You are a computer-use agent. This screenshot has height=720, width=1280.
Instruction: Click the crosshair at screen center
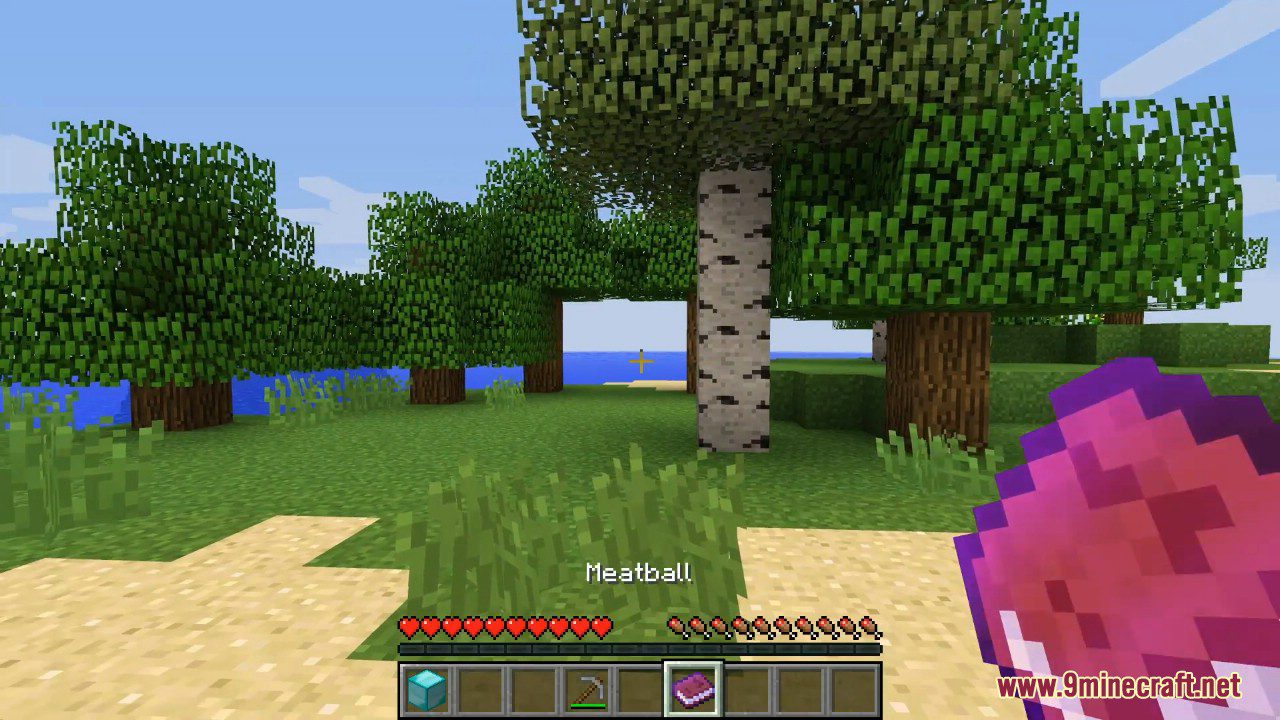point(640,360)
